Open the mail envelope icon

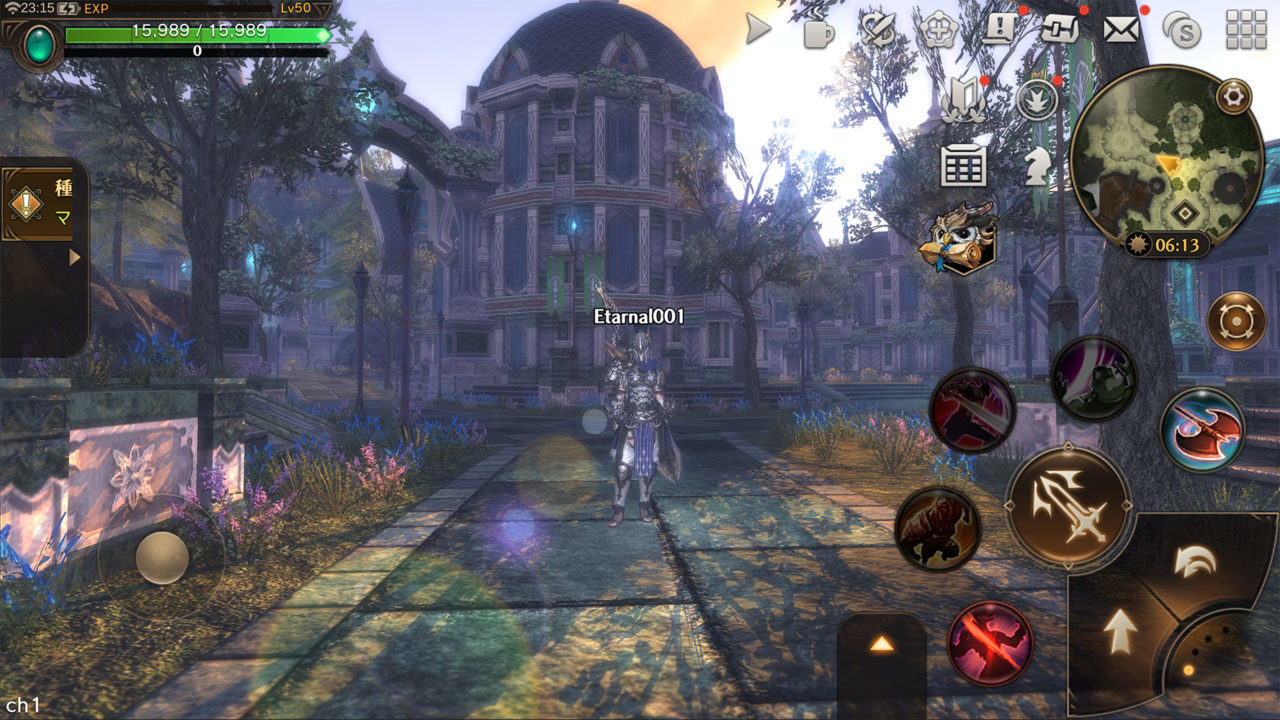click(x=1120, y=30)
